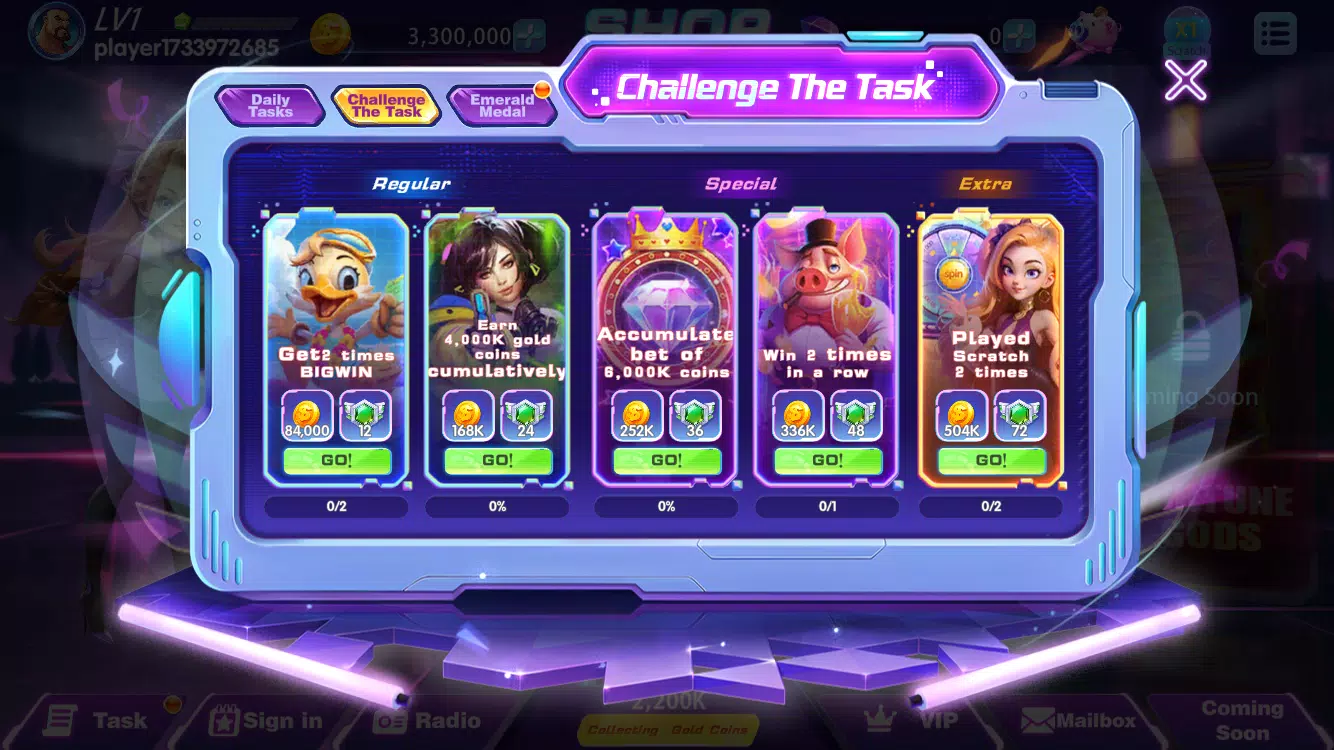Add gold coins with the plus button
The image size is (1334, 750).
click(529, 36)
